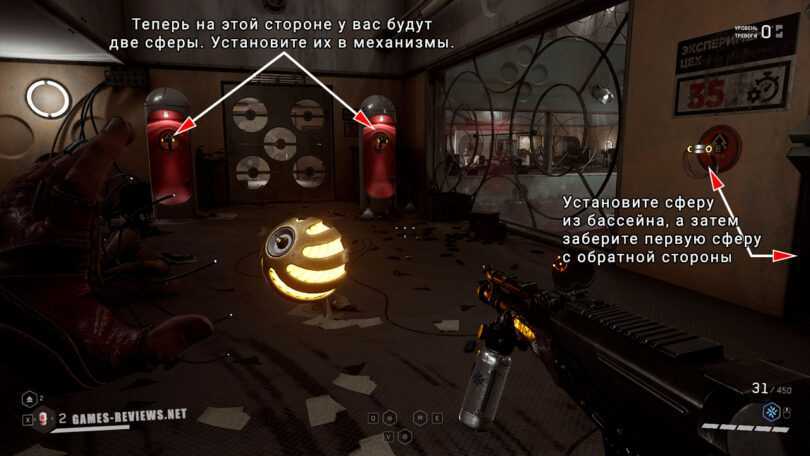Select the small hexagon item above the capsule
Screen dimensions: 810x456
pos(27,398)
